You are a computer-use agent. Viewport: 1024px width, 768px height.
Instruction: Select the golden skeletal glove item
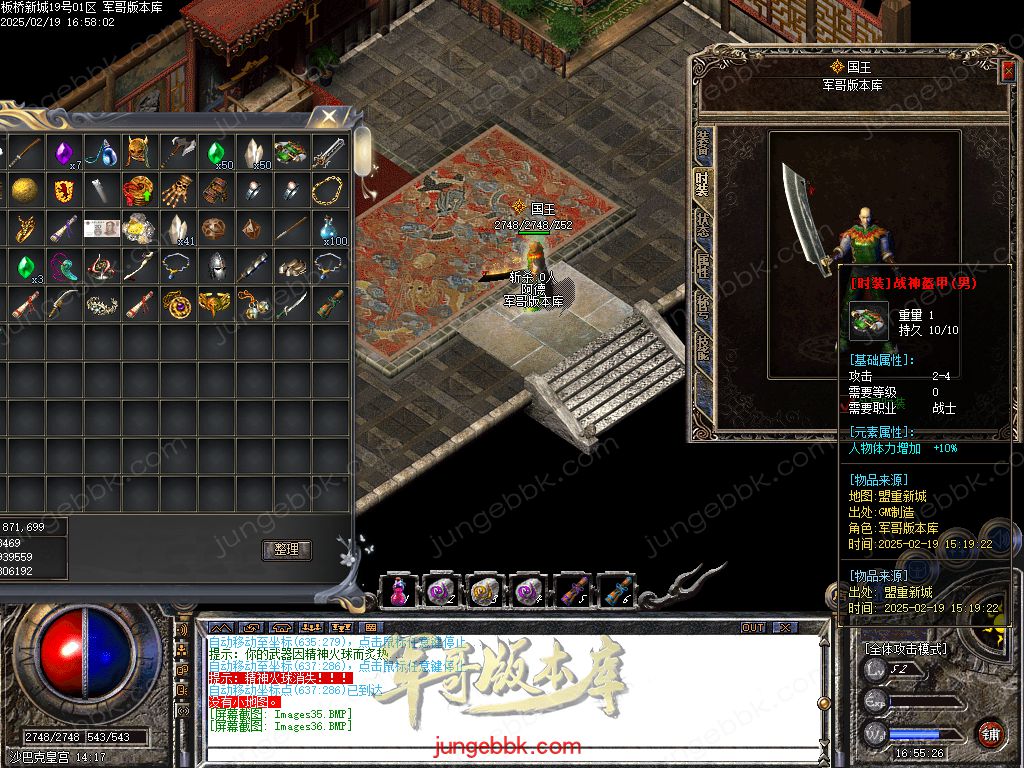[x=178, y=190]
